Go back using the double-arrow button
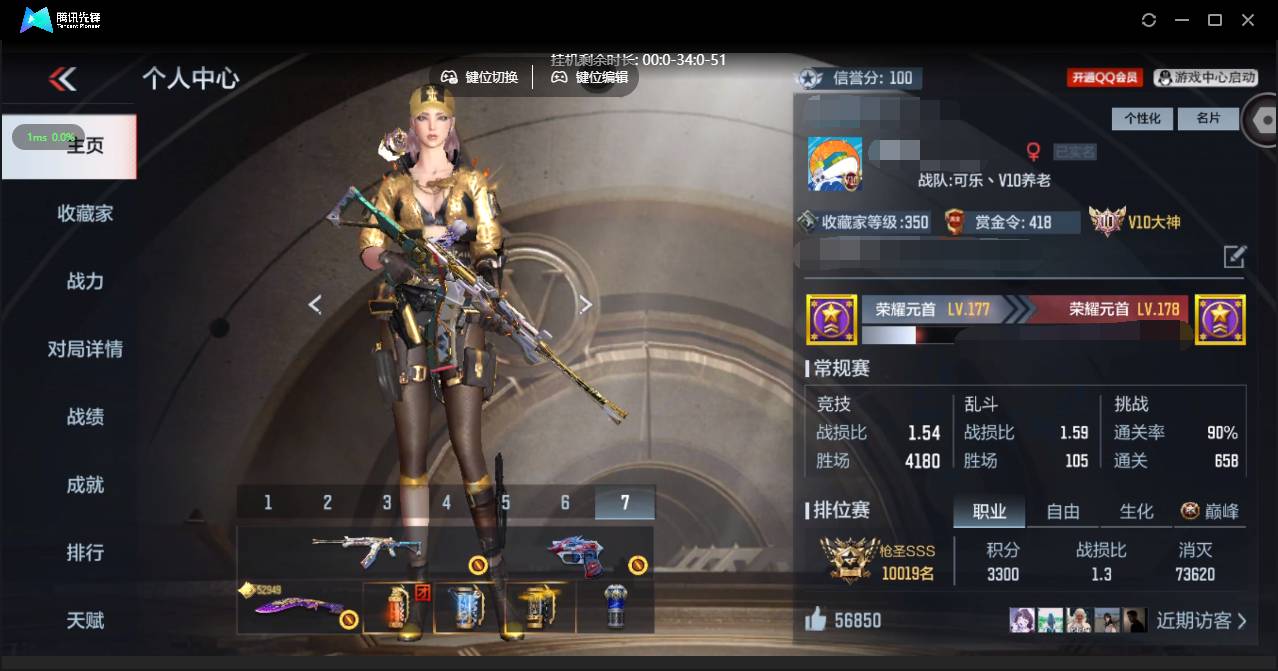1278x671 pixels. pyautogui.click(x=62, y=79)
